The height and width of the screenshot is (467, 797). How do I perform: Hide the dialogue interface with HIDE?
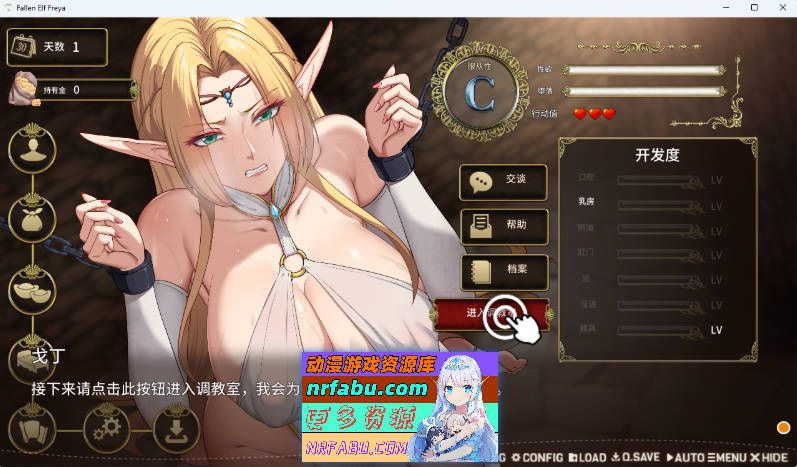[770, 457]
